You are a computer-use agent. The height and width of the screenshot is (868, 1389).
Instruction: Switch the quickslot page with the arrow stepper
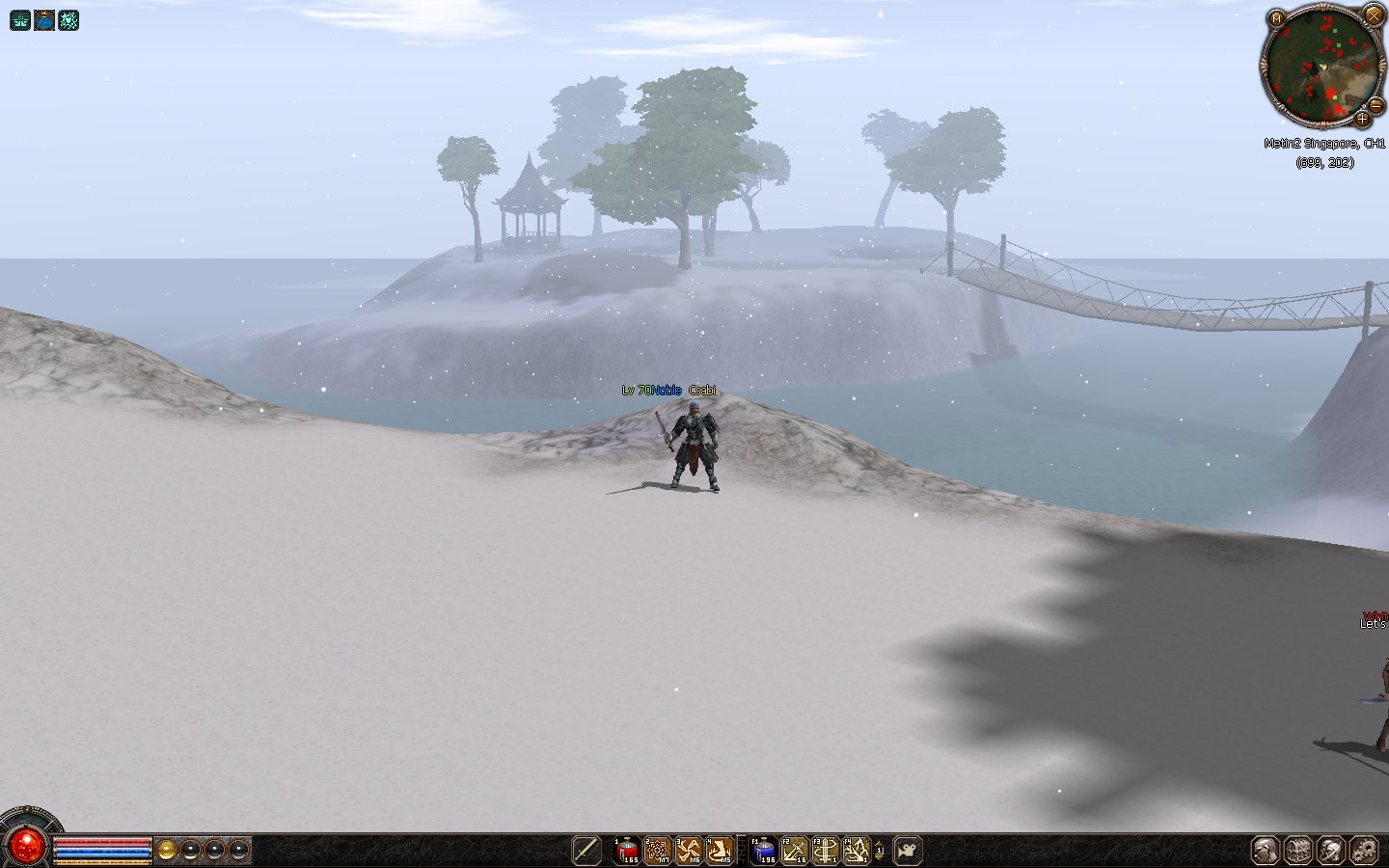coord(879,850)
